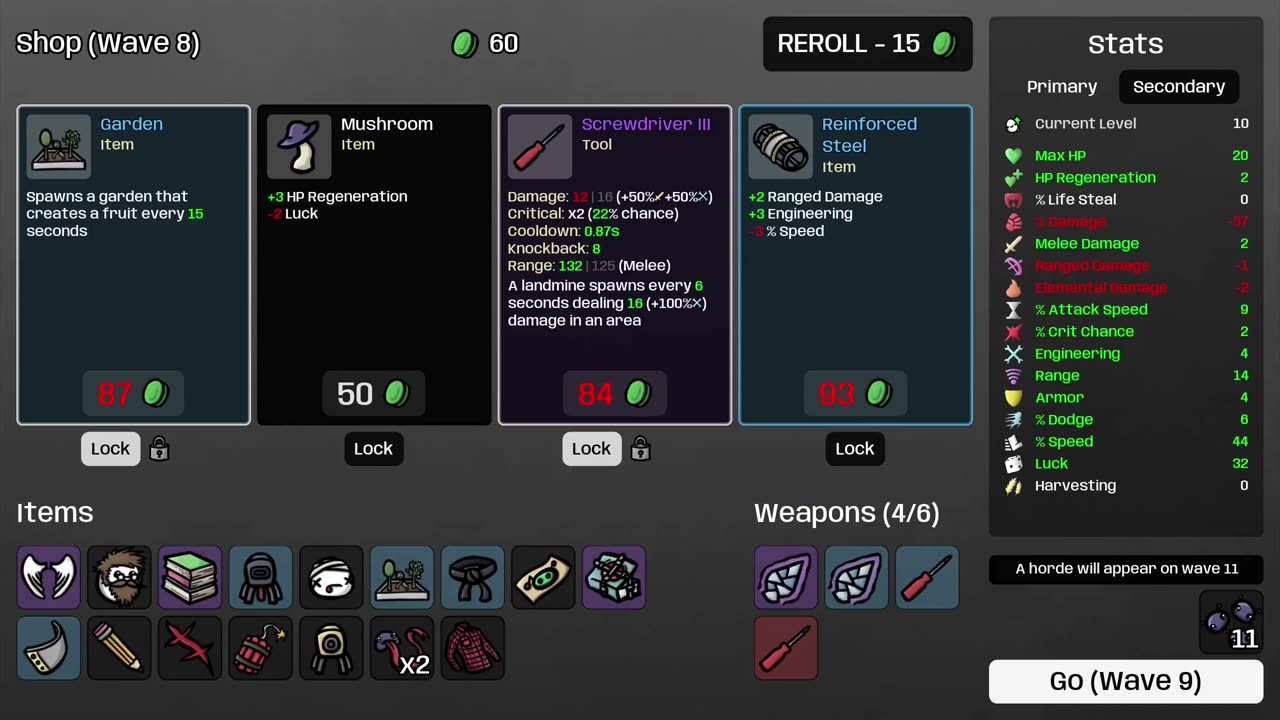Screen dimensions: 1280x720
Task: Select the red screwdriver weapon slot
Action: (x=786, y=648)
